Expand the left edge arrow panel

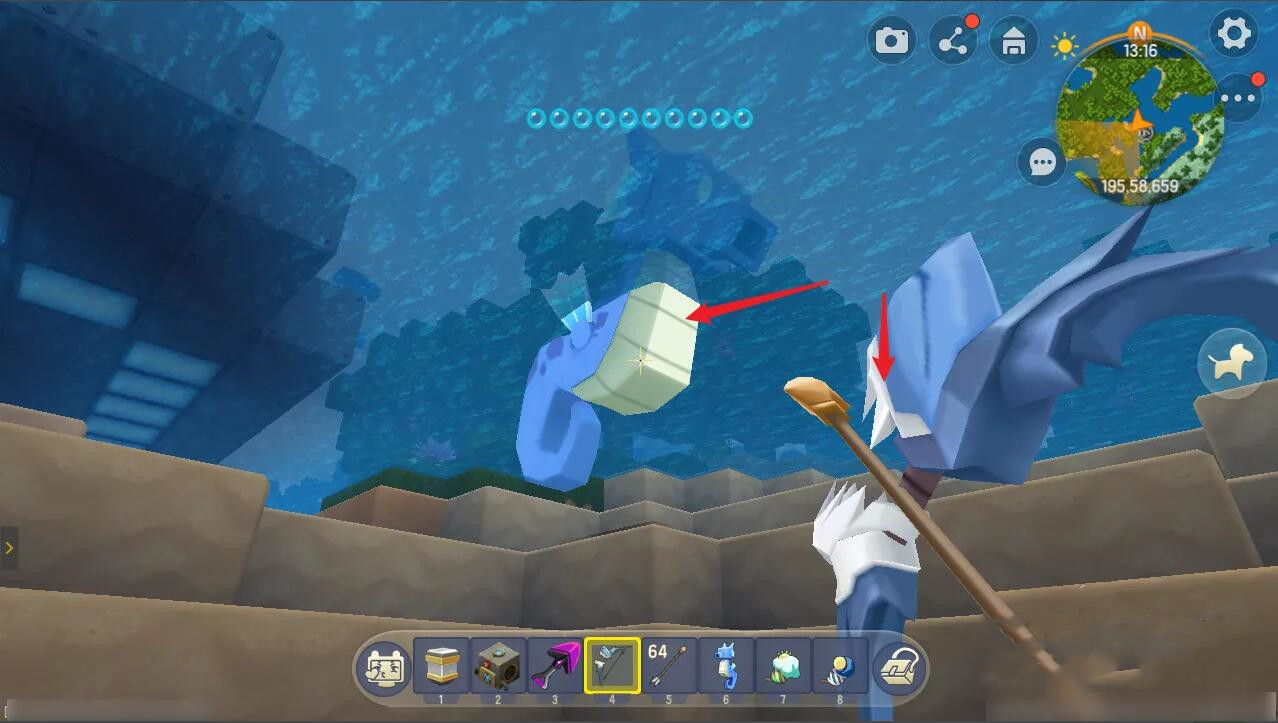pyautogui.click(x=9, y=547)
